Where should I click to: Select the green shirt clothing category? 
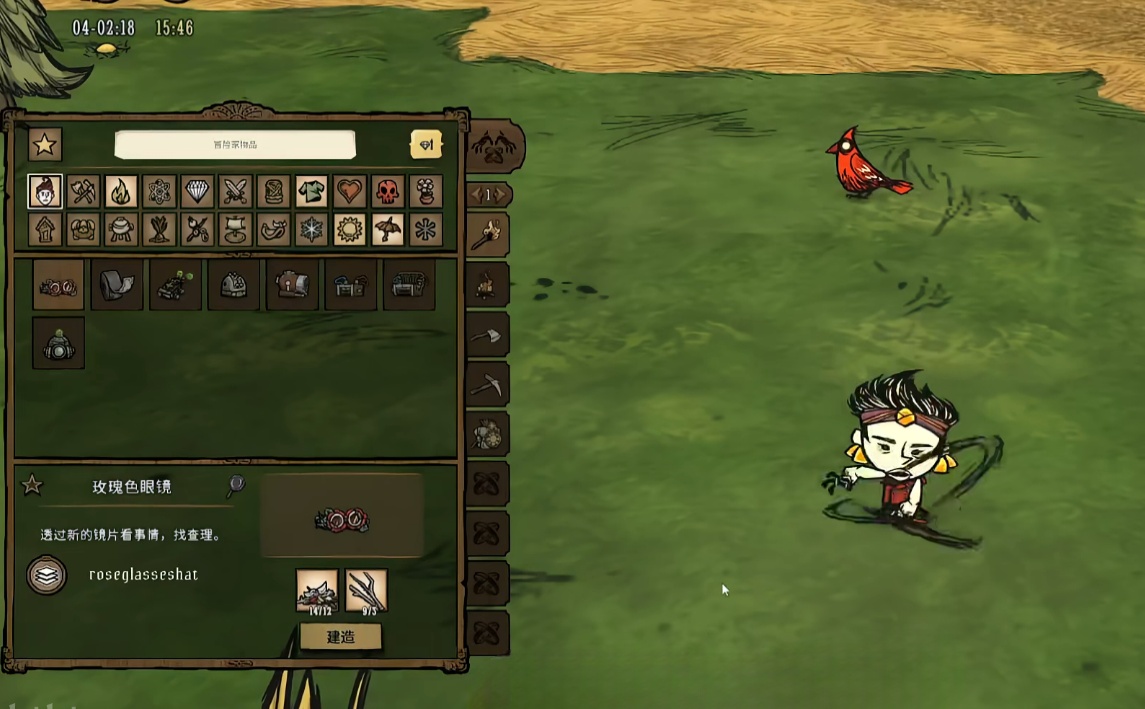(x=311, y=191)
